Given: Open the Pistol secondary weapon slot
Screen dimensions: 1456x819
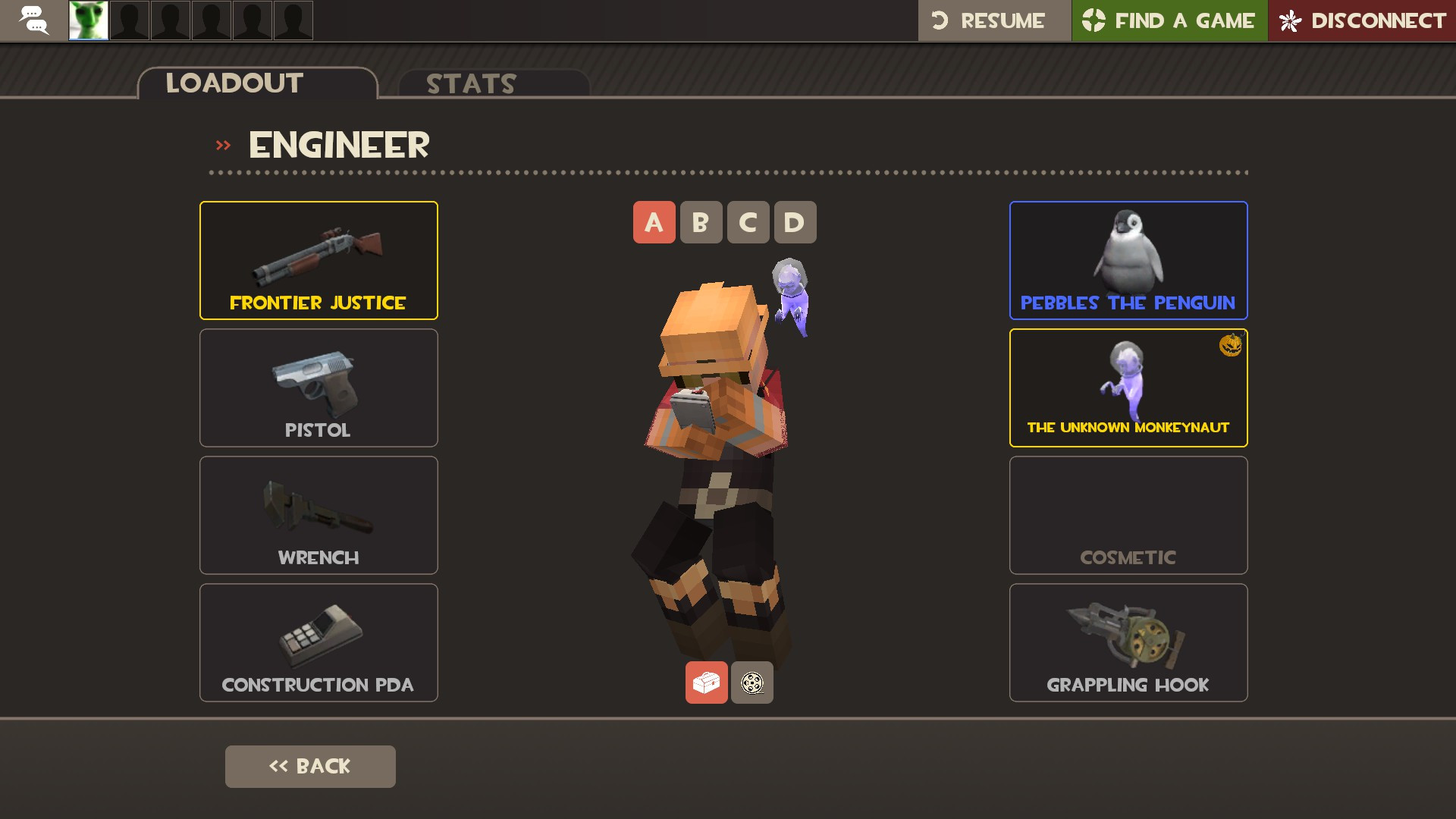Looking at the screenshot, I should click(x=318, y=388).
